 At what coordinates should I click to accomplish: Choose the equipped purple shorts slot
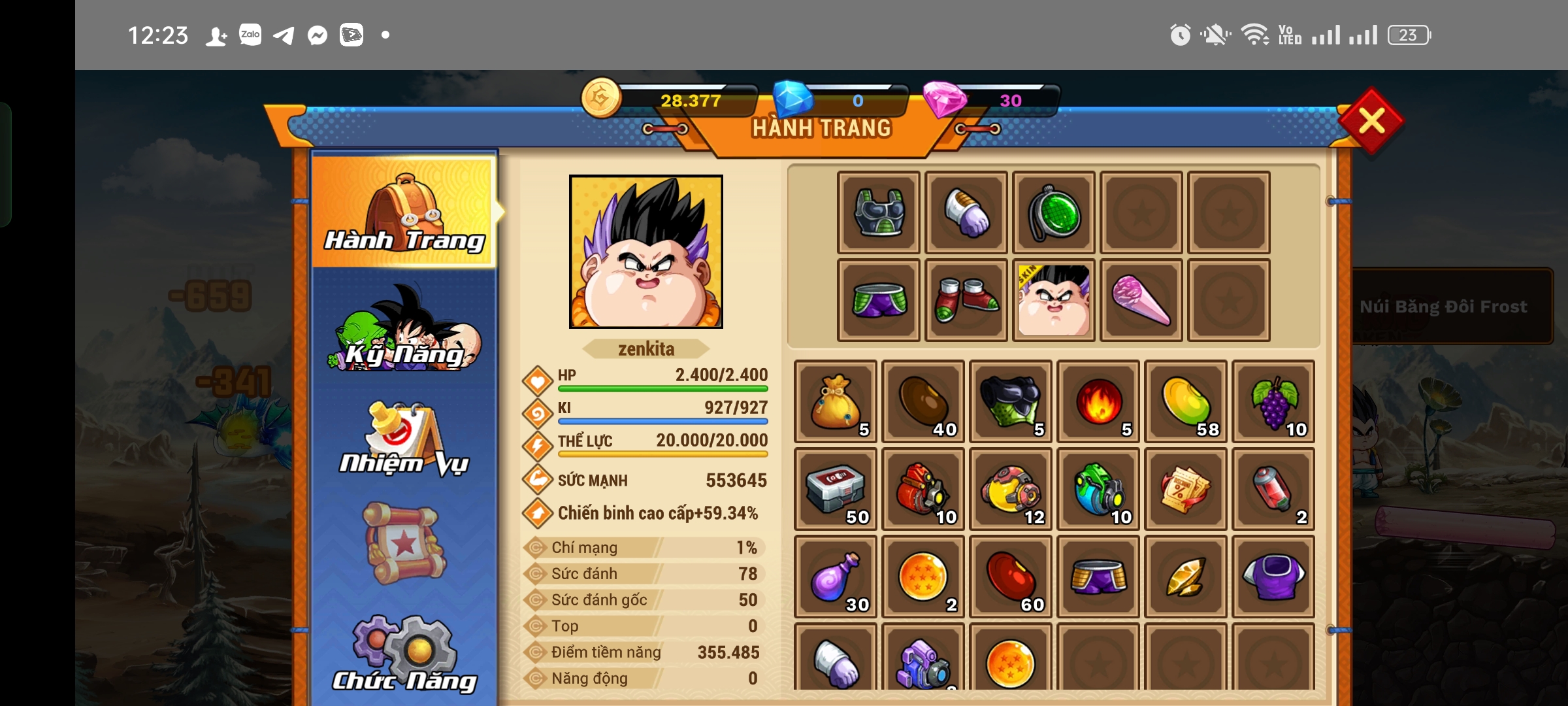879,300
